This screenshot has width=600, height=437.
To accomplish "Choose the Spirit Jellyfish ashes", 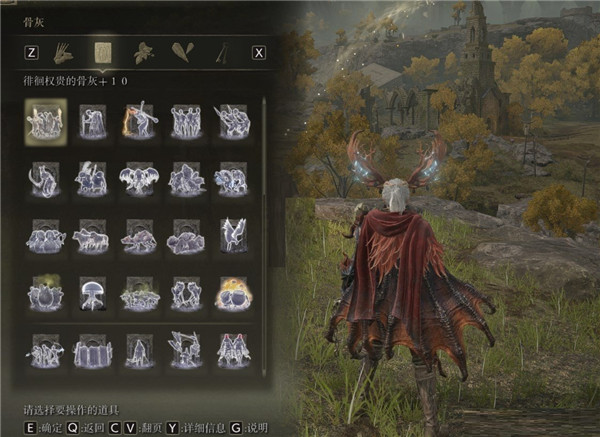I will click(93, 292).
